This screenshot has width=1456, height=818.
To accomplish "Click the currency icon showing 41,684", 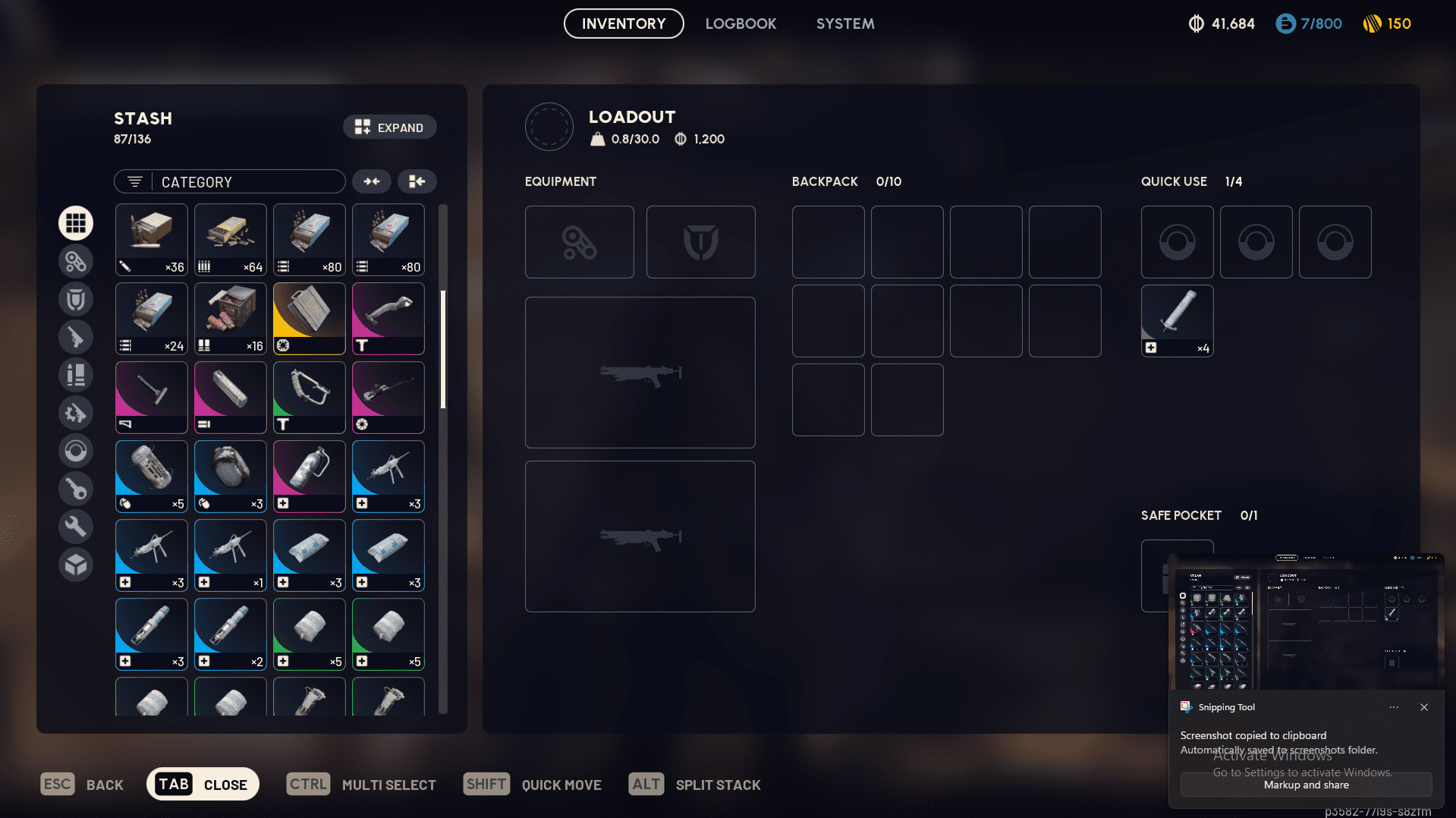I will click(x=1222, y=24).
